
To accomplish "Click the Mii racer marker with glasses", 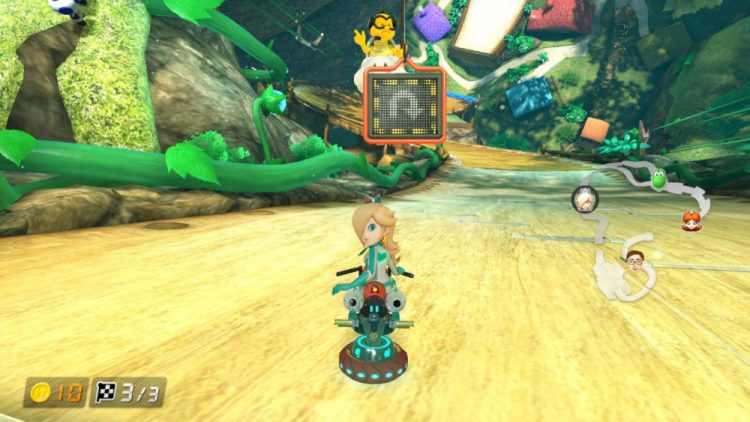I will click(634, 260).
